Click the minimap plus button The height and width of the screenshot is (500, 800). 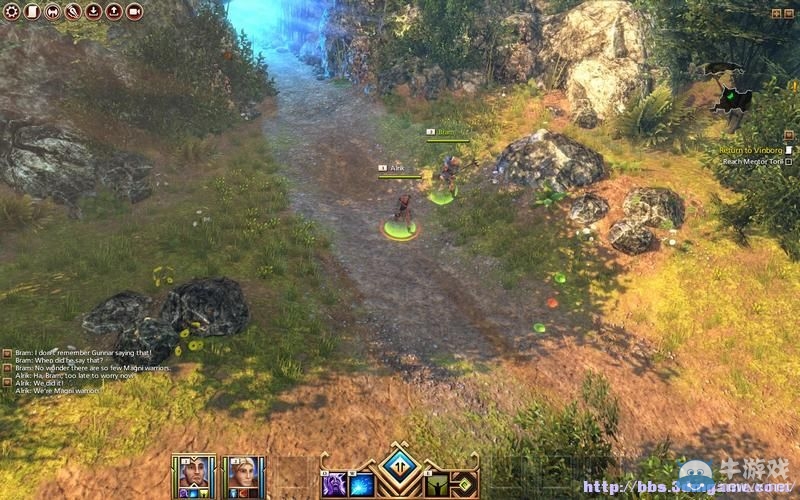pos(775,12)
